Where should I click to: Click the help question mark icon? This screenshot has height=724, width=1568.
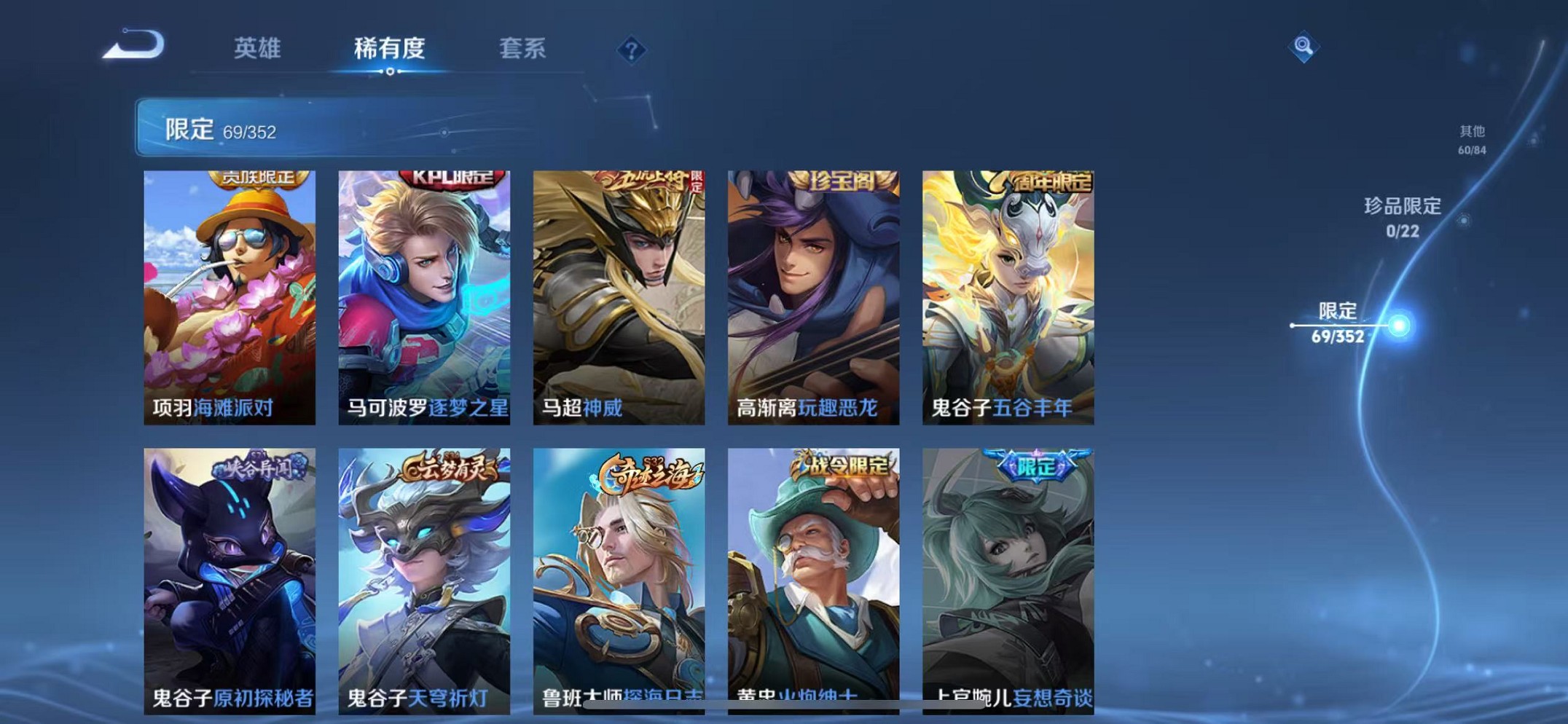(x=632, y=50)
